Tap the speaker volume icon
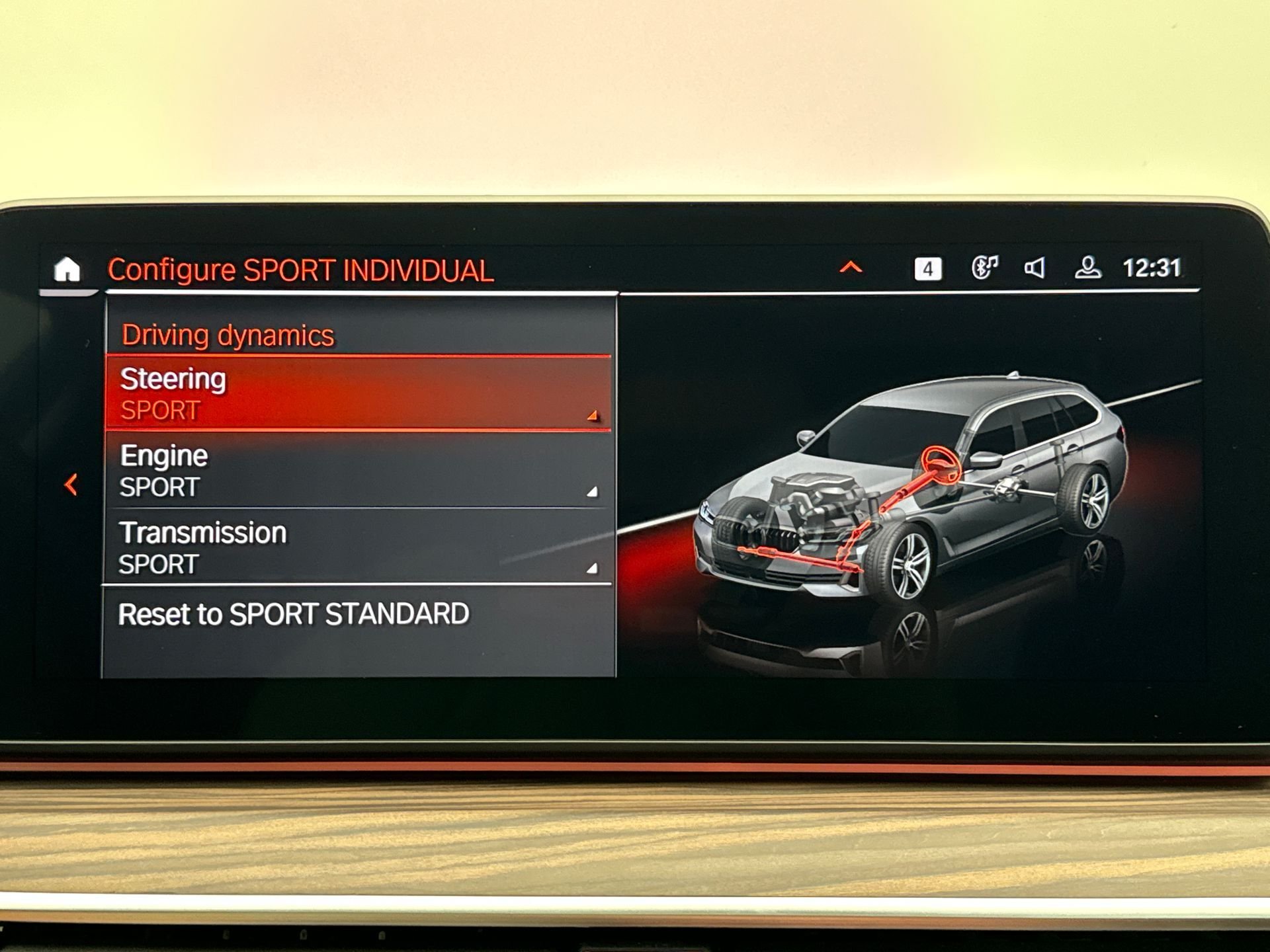The image size is (1270, 952). pyautogui.click(x=1035, y=268)
